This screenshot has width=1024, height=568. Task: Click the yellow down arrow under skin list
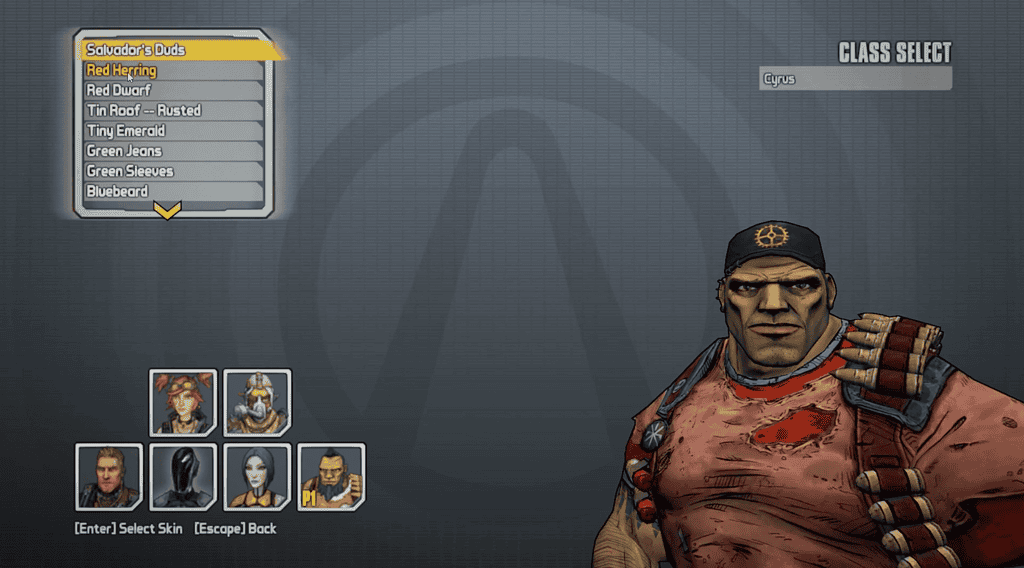pos(168,210)
